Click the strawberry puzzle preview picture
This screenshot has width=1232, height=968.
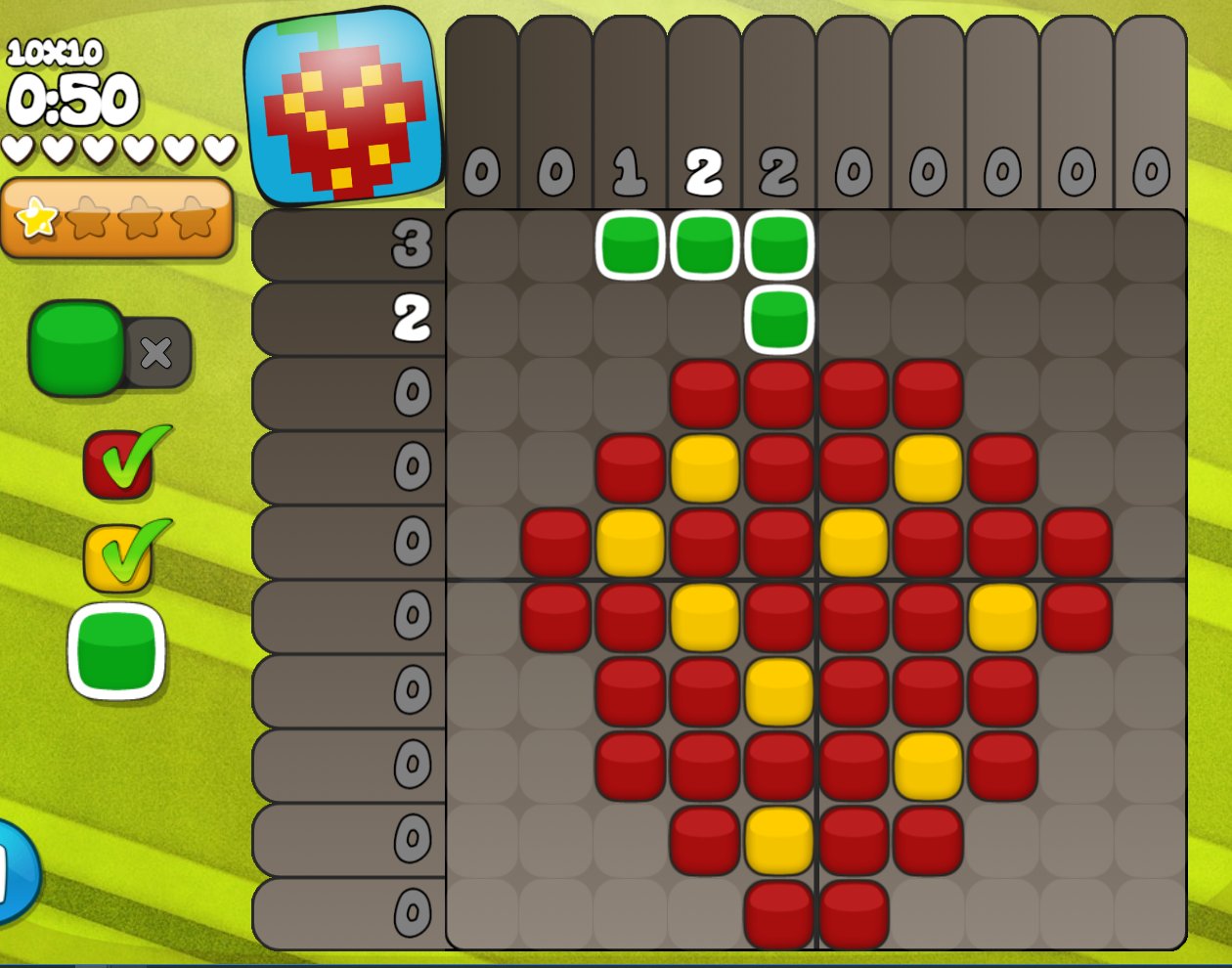coord(342,108)
